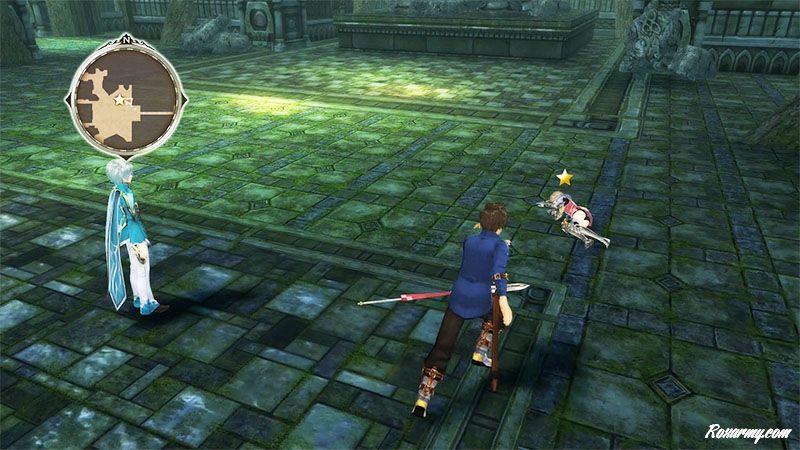The height and width of the screenshot is (450, 800).
Task: Open the circular minimap
Action: [126, 99]
